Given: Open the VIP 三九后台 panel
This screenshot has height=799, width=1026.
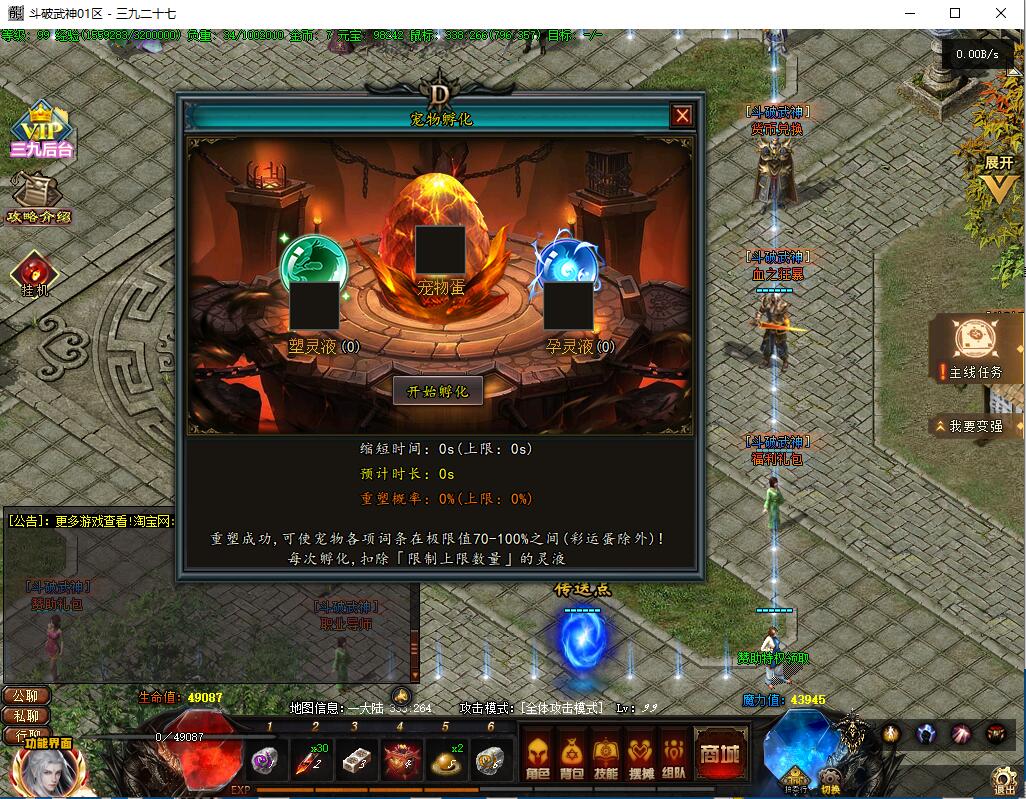Looking at the screenshot, I should click(x=42, y=132).
